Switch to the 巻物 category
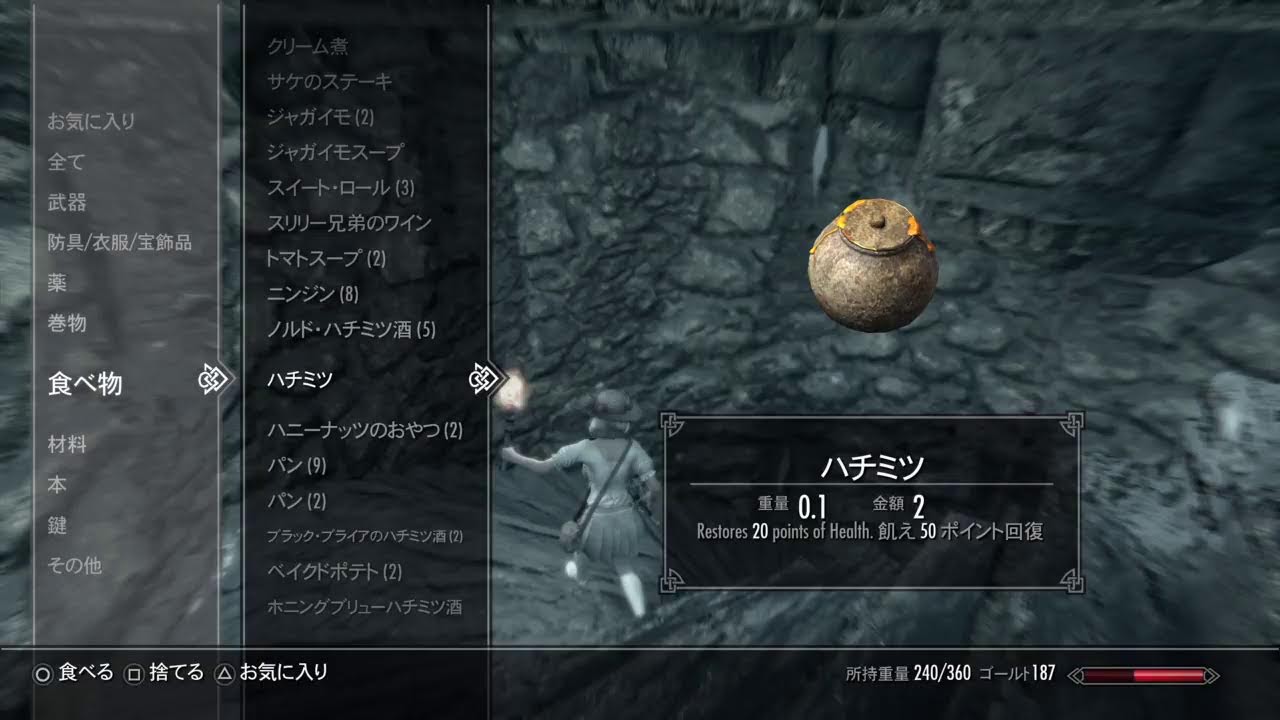Viewport: 1280px width, 720px height. click(67, 324)
